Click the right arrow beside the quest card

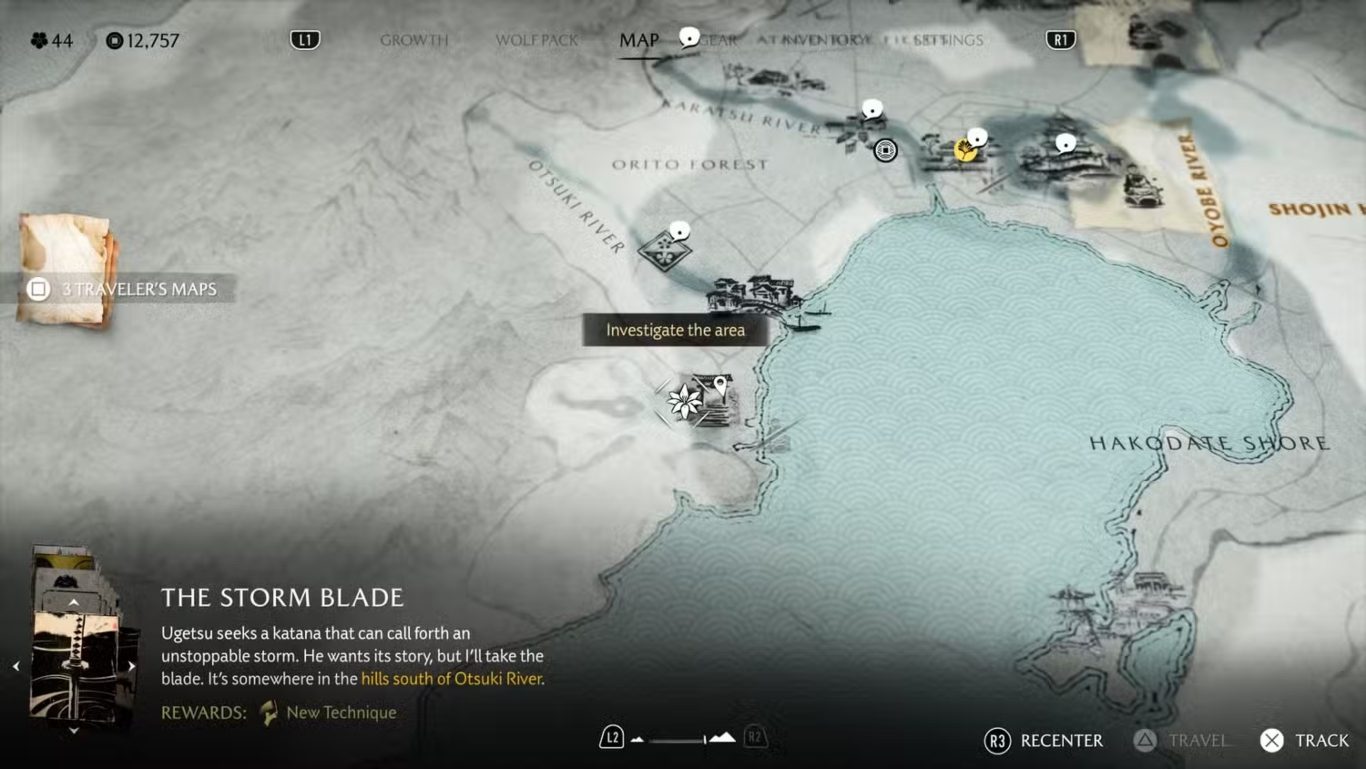(x=131, y=666)
